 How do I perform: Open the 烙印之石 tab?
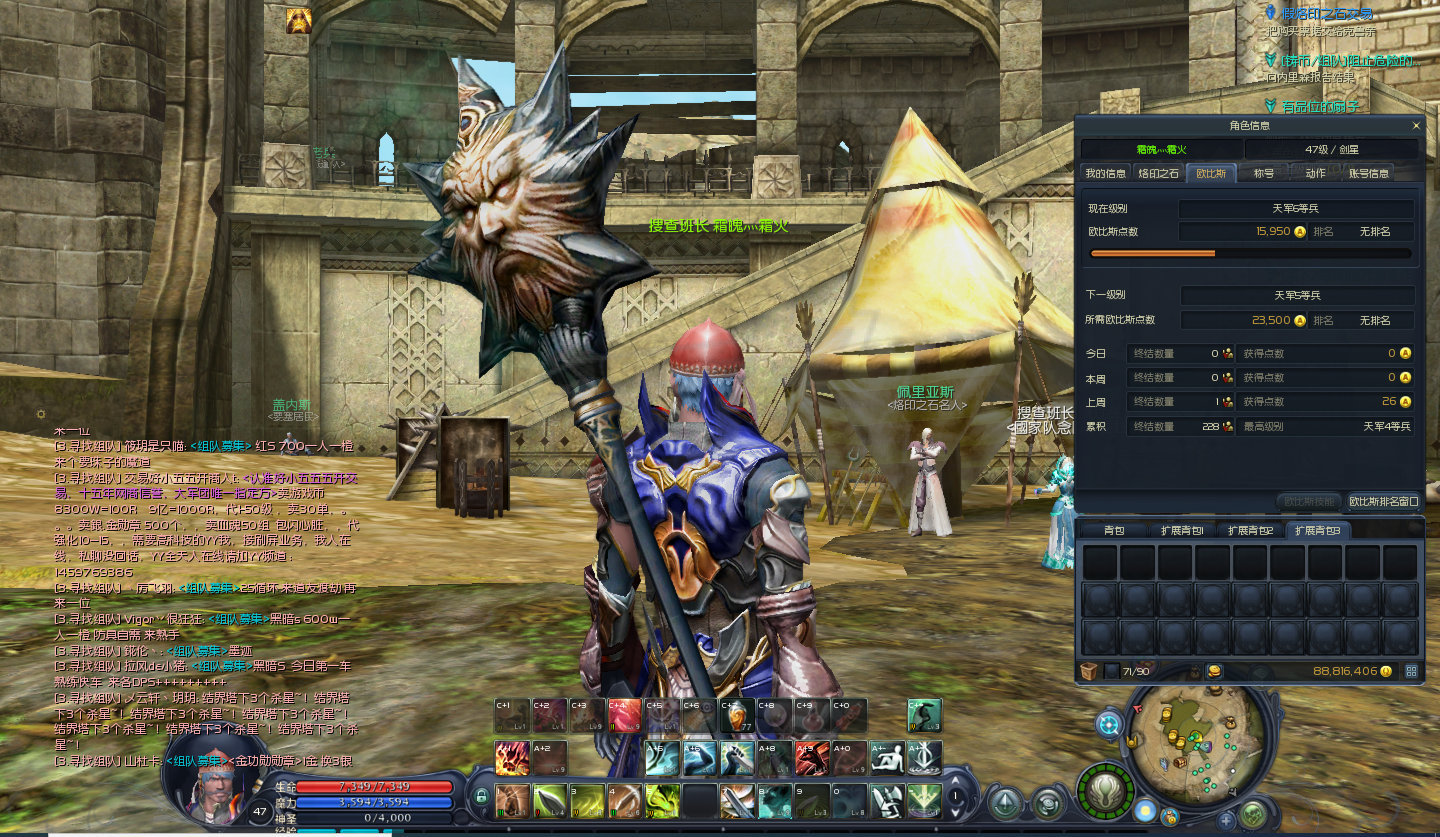pos(1159,173)
